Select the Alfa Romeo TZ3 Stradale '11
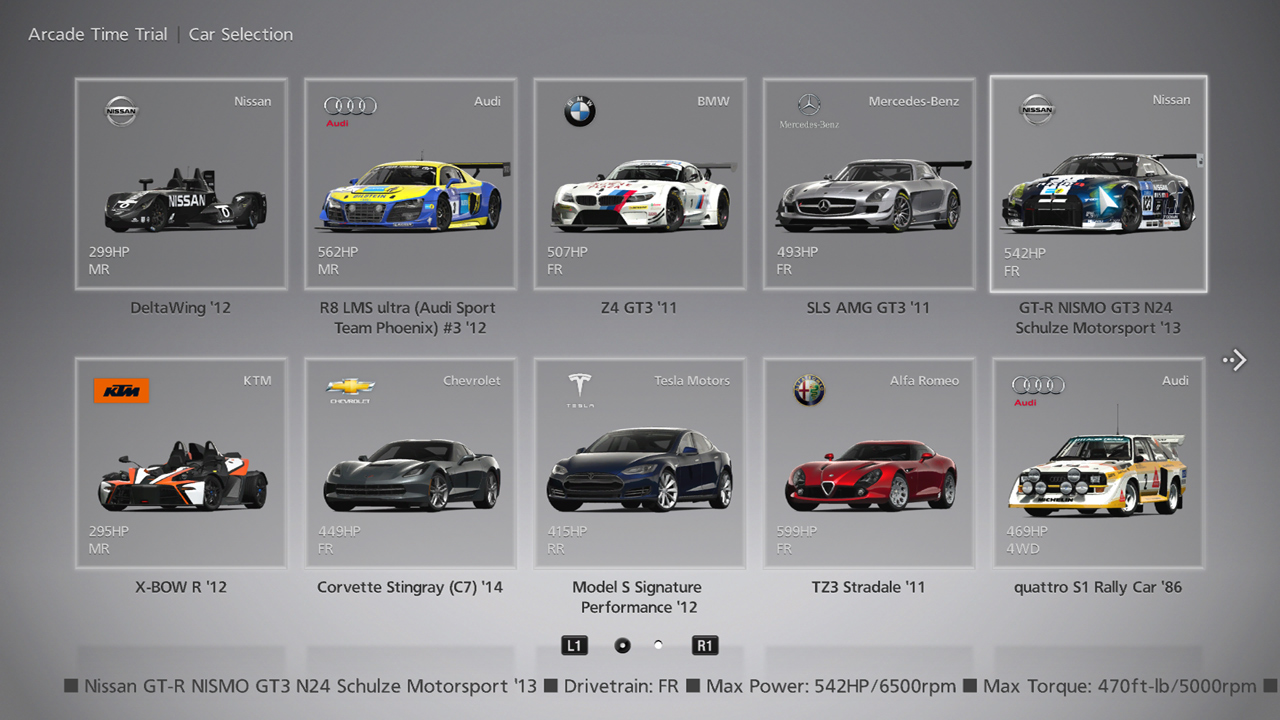This screenshot has height=720, width=1280. [868, 463]
